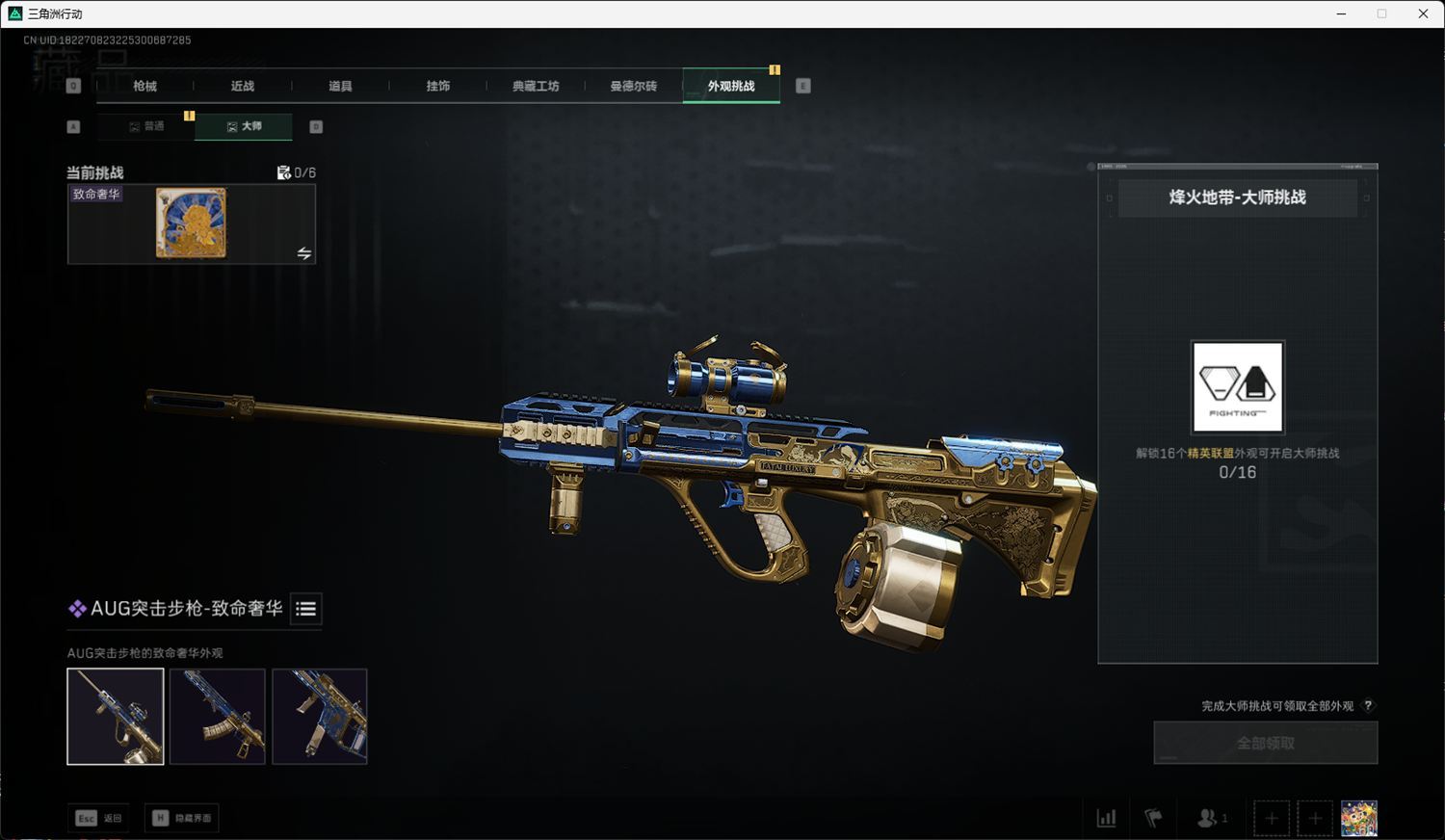Open the 枪械 (firearms) tab
Viewport: 1445px width, 840px height.
coord(144,86)
